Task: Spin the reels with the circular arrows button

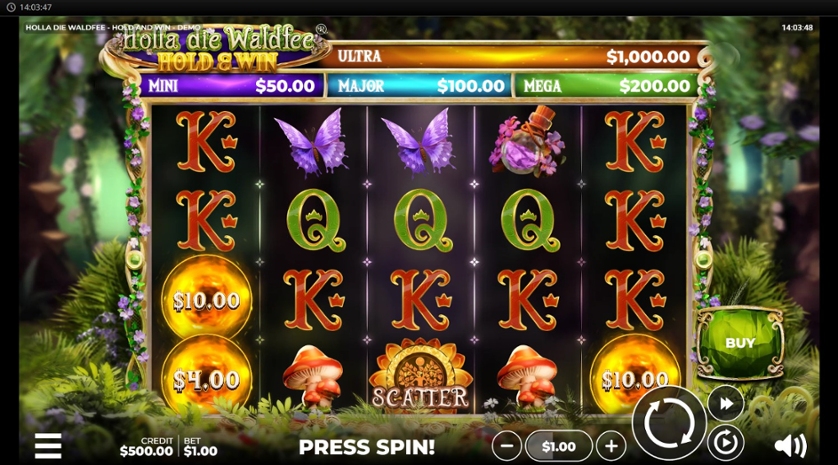Action: coord(669,422)
